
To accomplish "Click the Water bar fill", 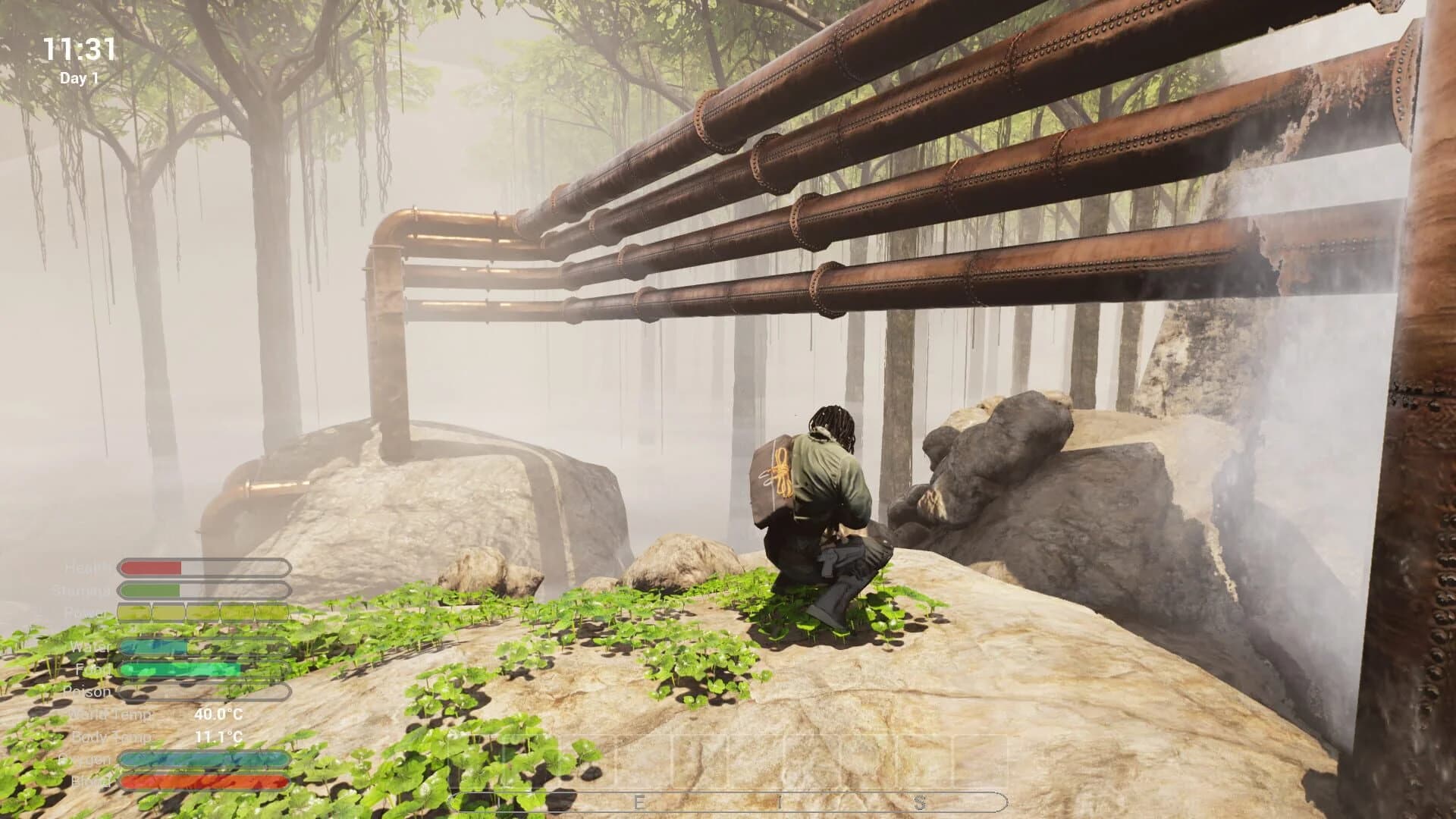I will (x=152, y=646).
